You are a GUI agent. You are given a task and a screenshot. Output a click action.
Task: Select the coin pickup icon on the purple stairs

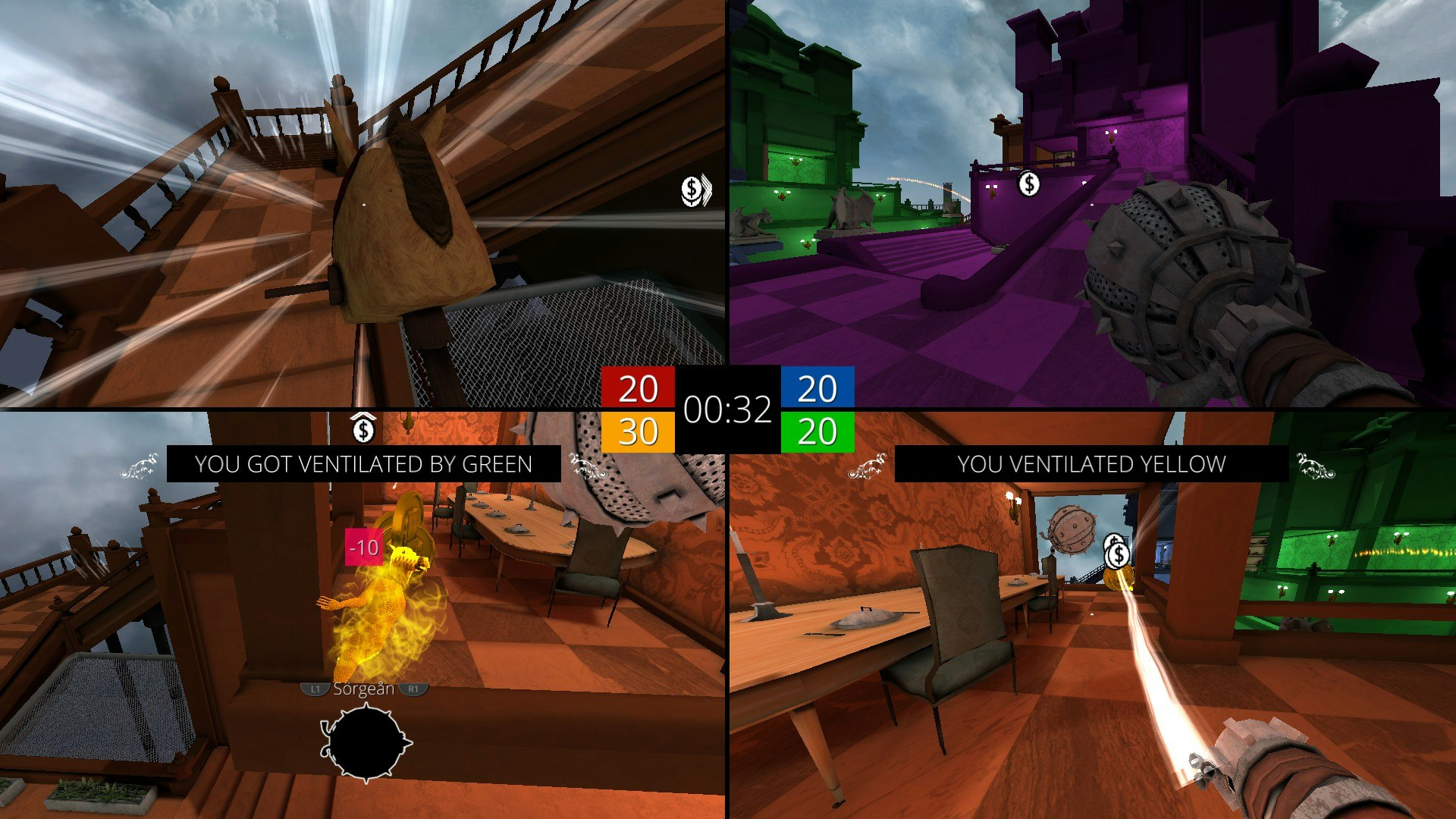[1028, 184]
